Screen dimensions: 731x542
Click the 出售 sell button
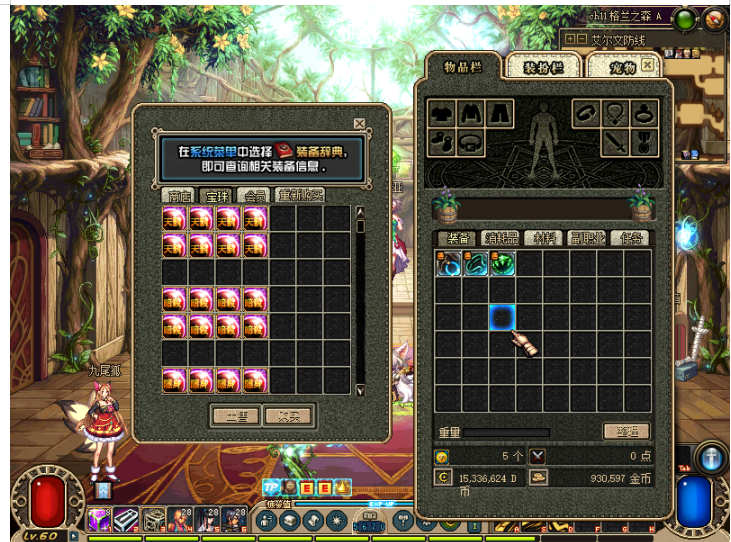pyautogui.click(x=236, y=414)
